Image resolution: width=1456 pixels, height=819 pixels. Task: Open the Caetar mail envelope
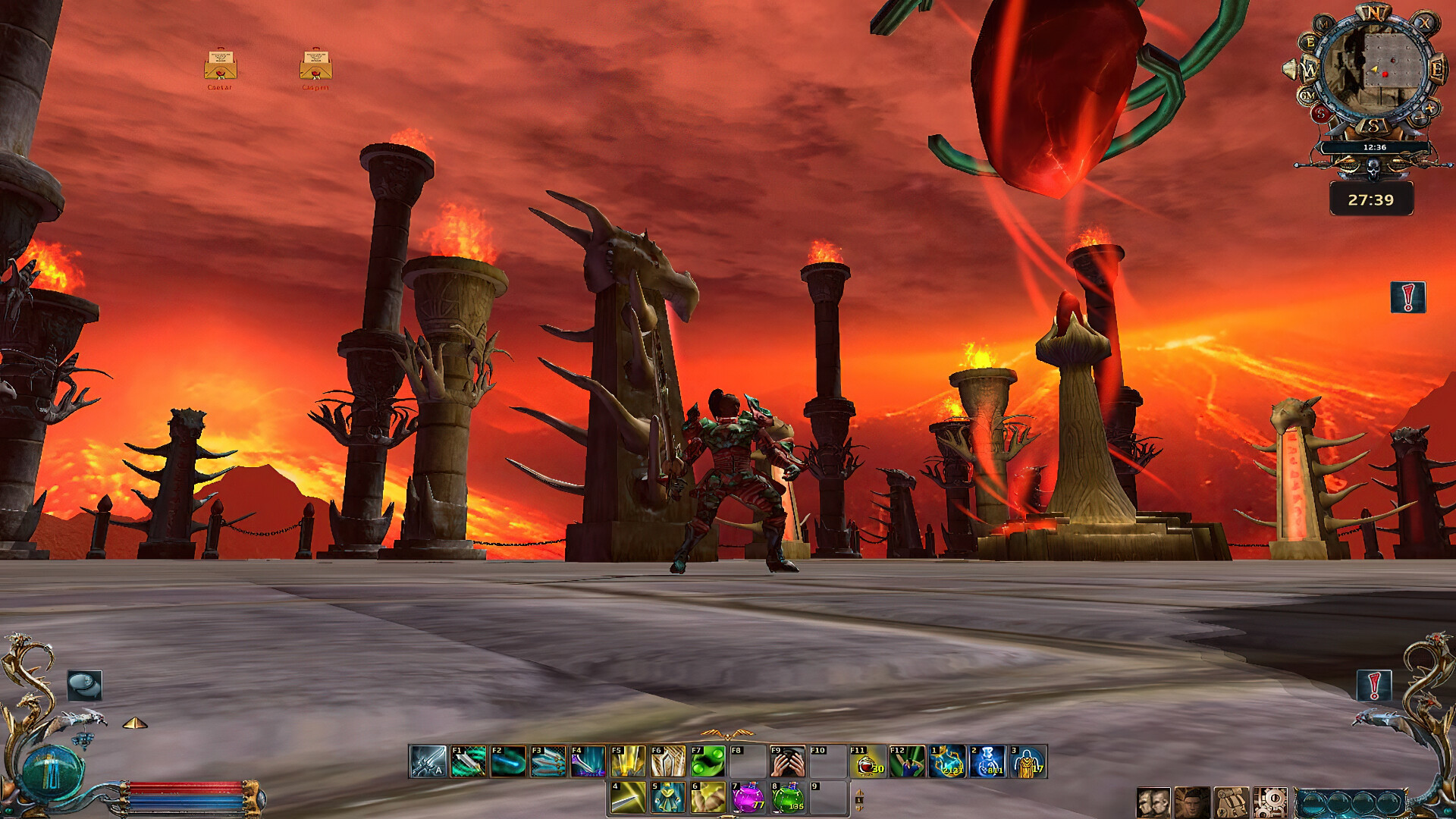[x=220, y=66]
